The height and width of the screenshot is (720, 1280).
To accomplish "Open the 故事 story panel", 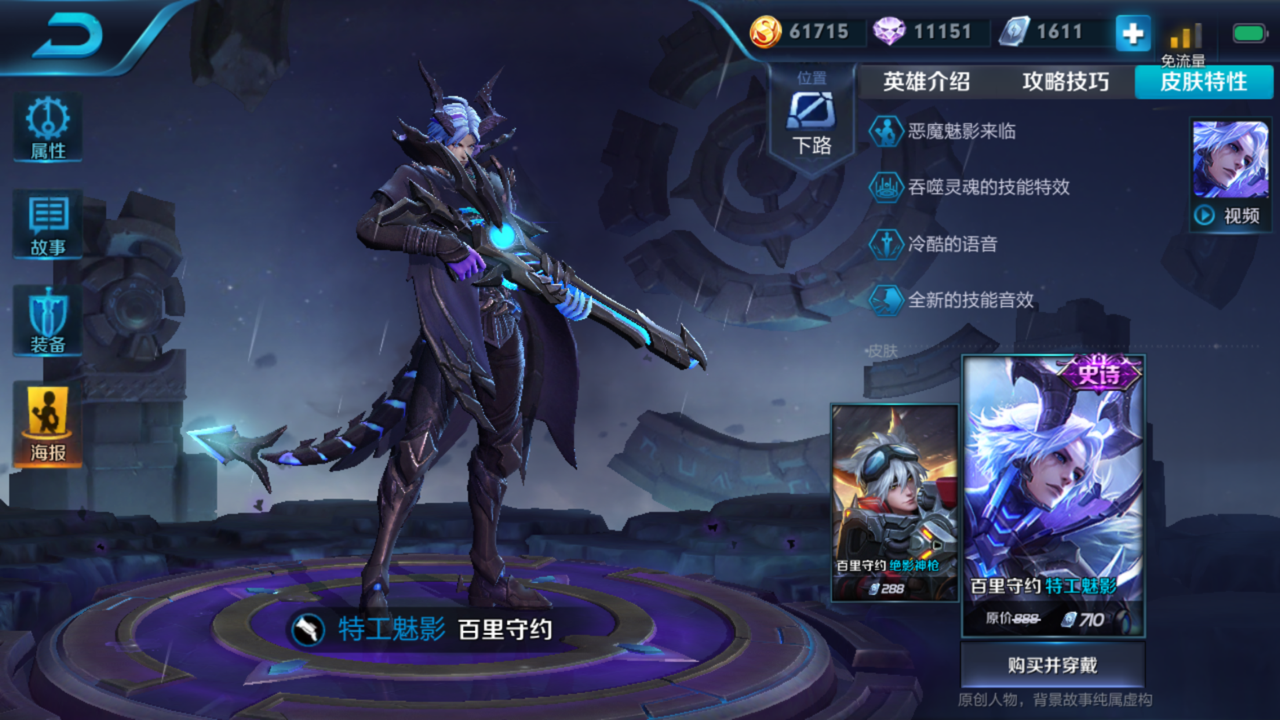I will coord(47,225).
